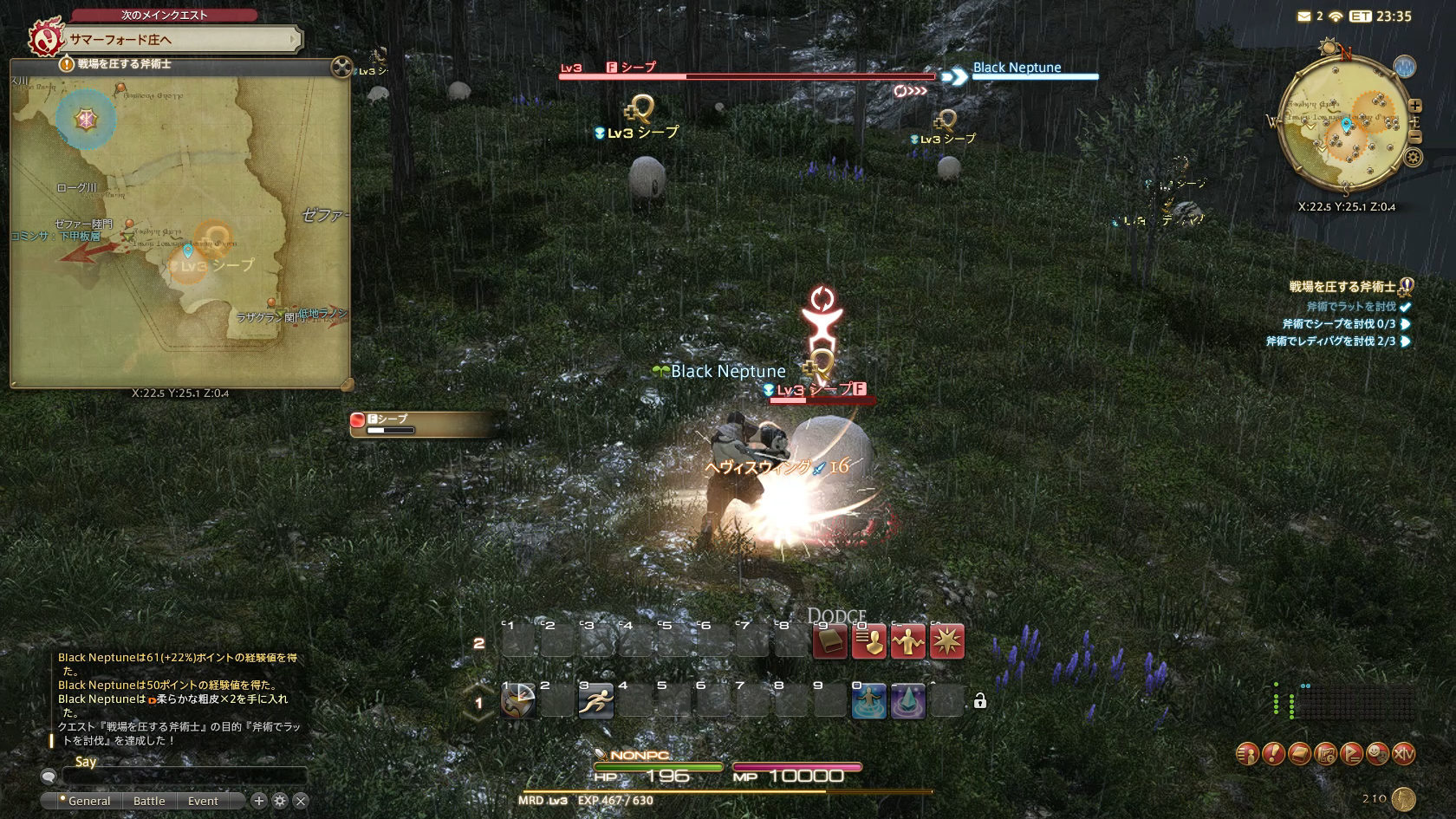Switch to the Battle chat tab
The image size is (1456, 819).
149,801
